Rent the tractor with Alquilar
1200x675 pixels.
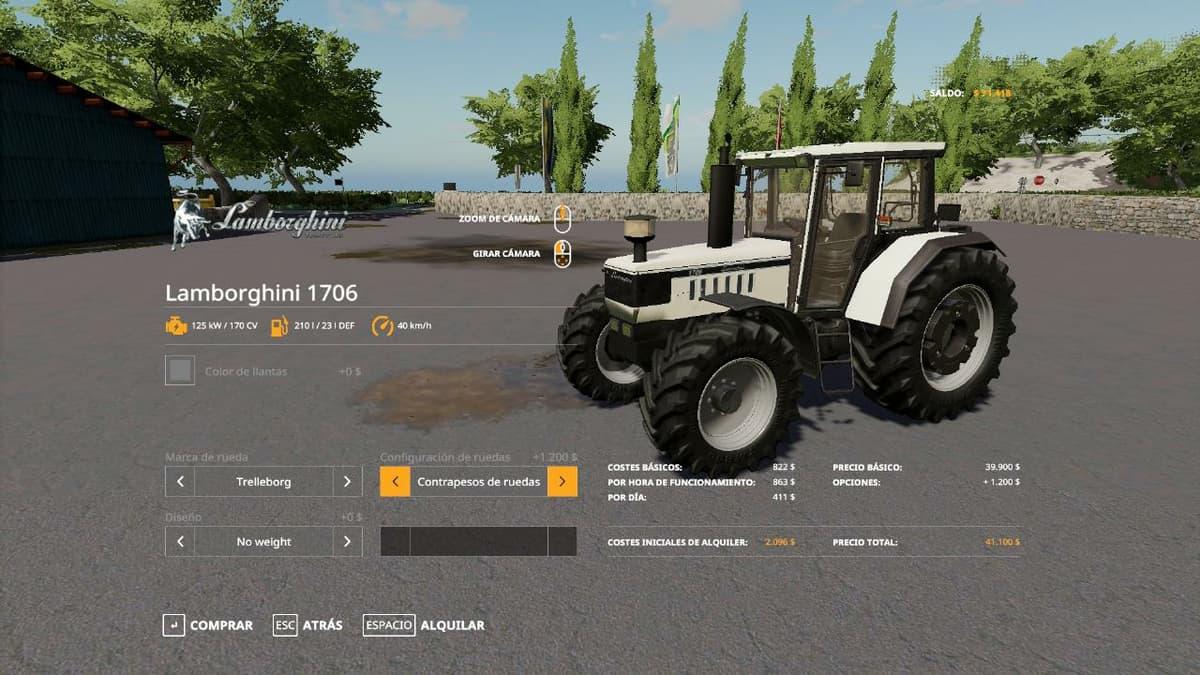point(424,625)
